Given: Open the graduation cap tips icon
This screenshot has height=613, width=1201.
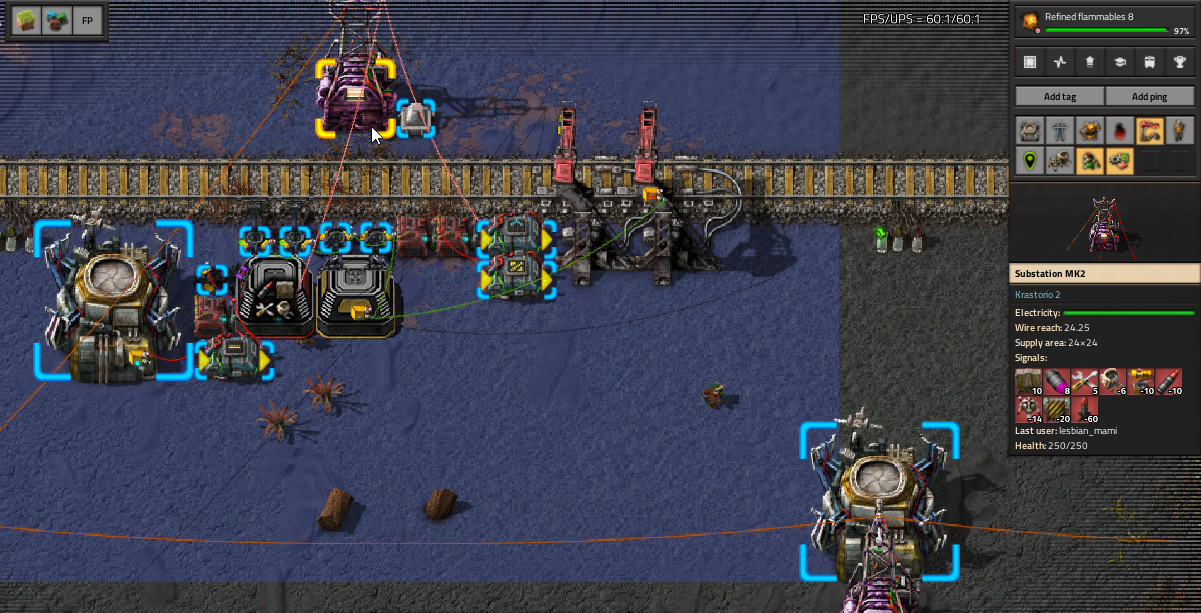Looking at the screenshot, I should click(x=1120, y=62).
